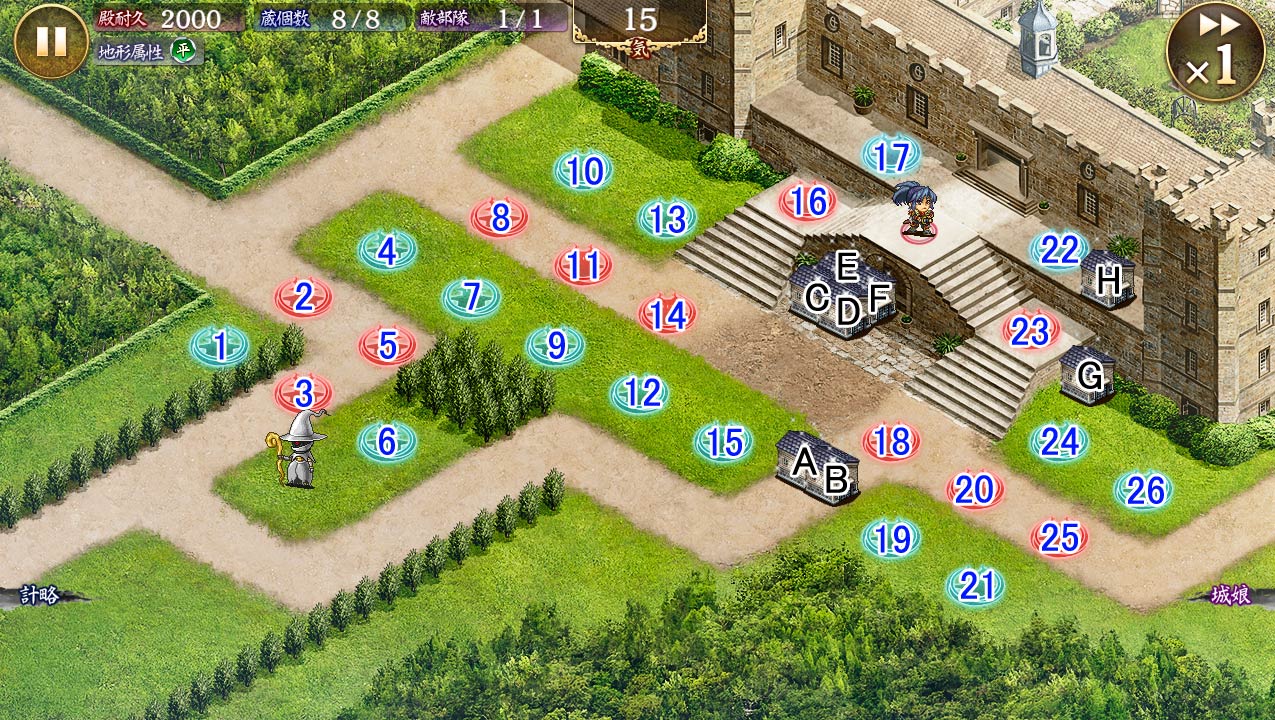
Task: Choose red deployment tile 25
Action: tap(1059, 538)
